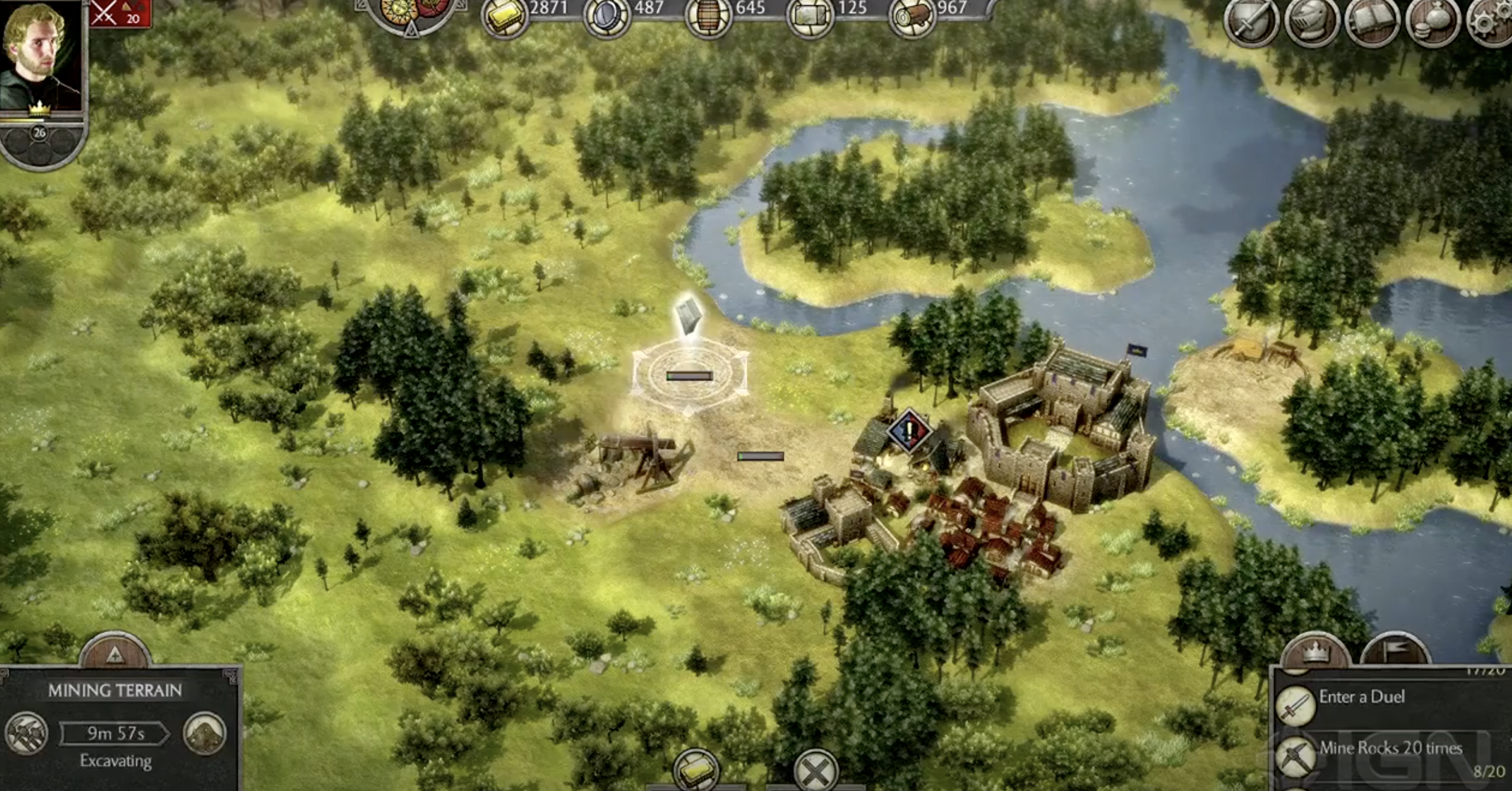Click the rock mound icon in Mining Terrain
The width and height of the screenshot is (1512, 791).
pos(205,733)
